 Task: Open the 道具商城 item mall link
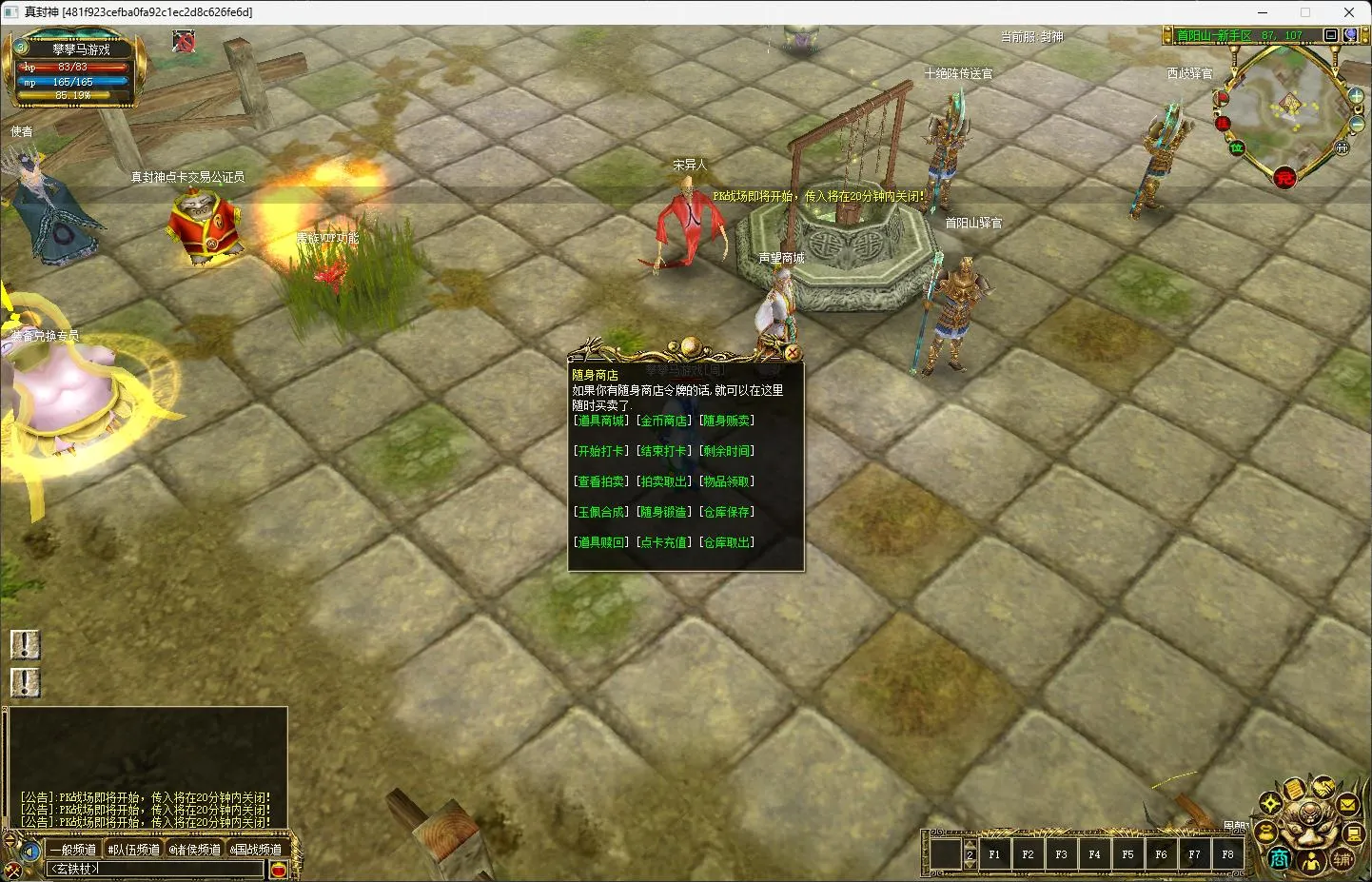tap(600, 421)
